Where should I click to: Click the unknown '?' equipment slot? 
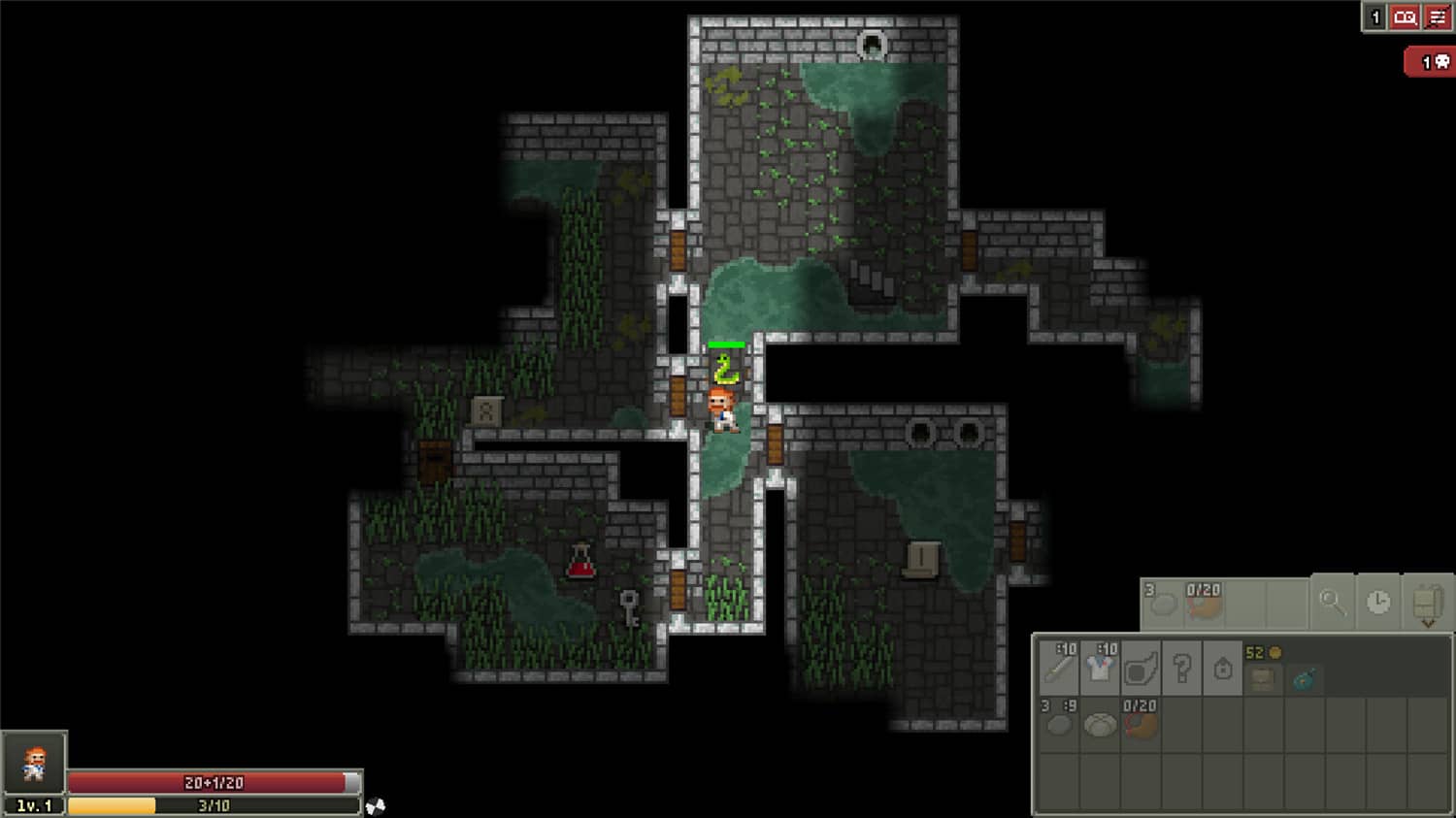pos(1182,669)
